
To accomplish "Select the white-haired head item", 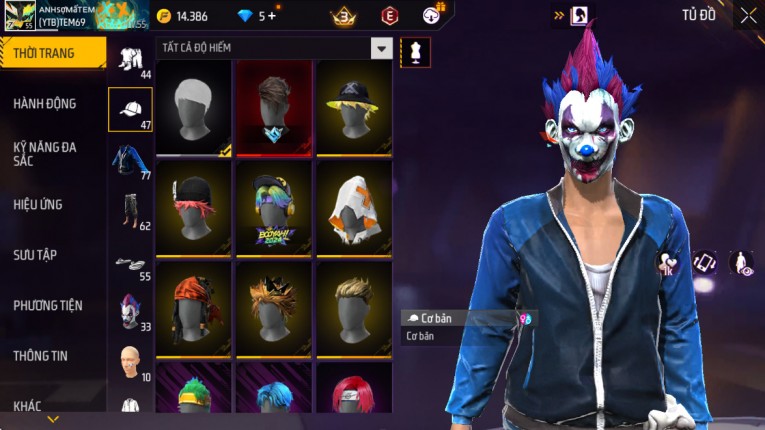I will tap(194, 107).
